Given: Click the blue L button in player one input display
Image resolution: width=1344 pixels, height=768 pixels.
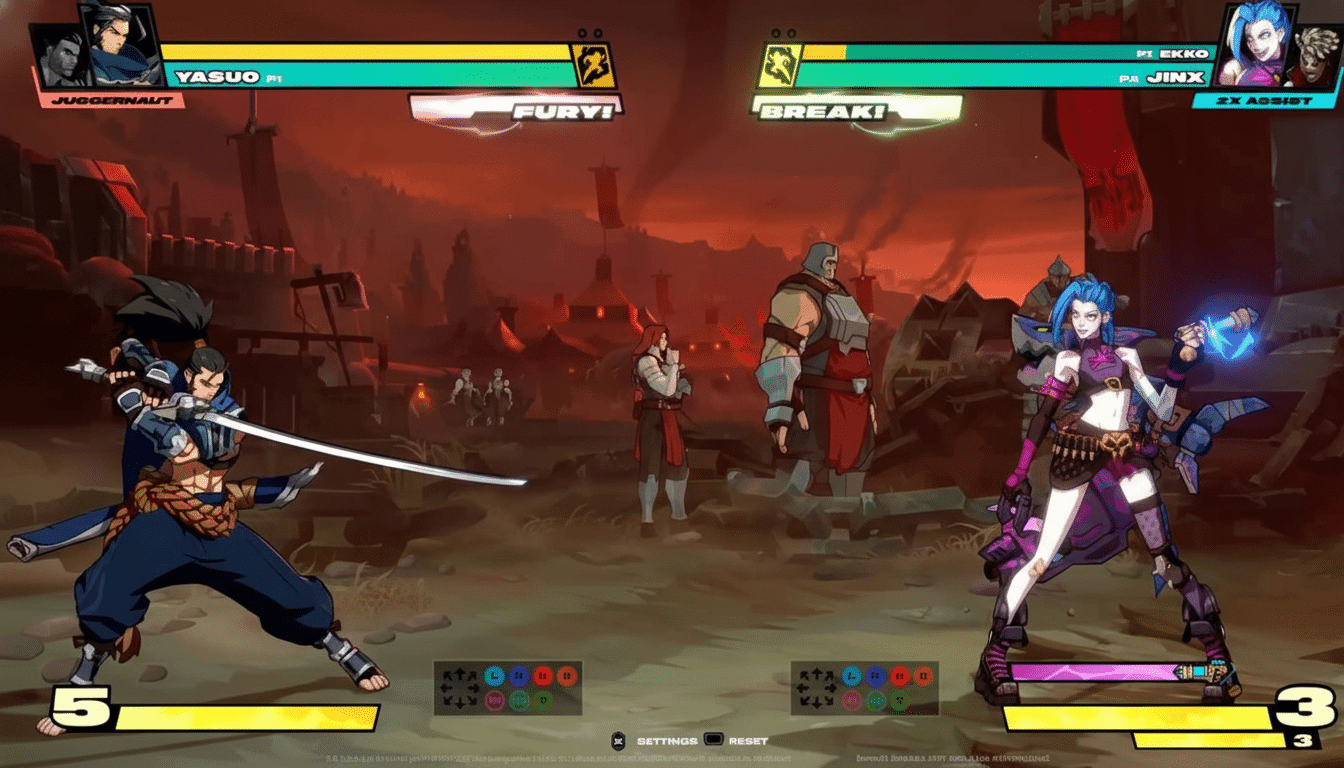Looking at the screenshot, I should (x=494, y=675).
